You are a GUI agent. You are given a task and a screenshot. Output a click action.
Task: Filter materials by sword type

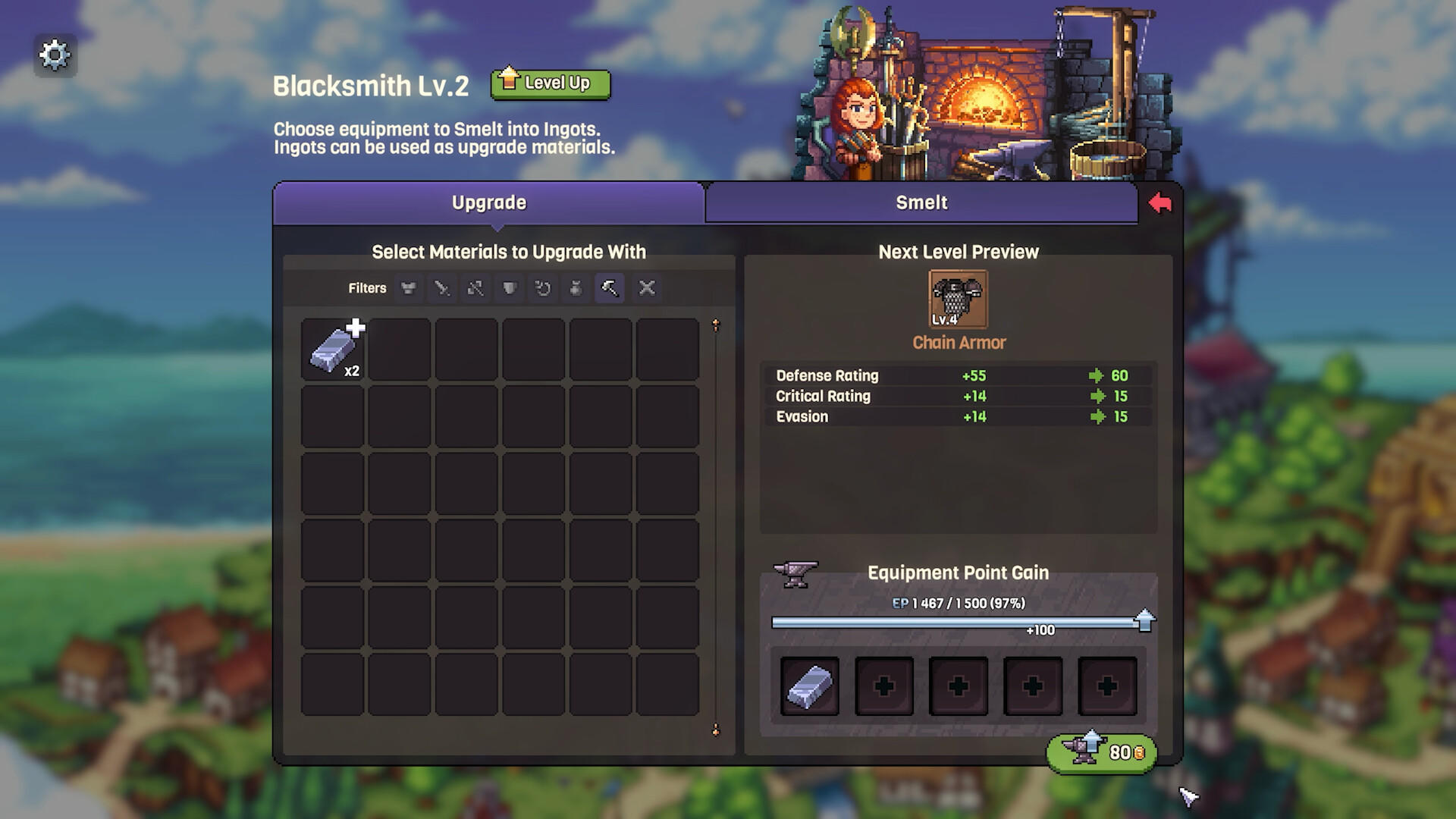click(x=441, y=288)
